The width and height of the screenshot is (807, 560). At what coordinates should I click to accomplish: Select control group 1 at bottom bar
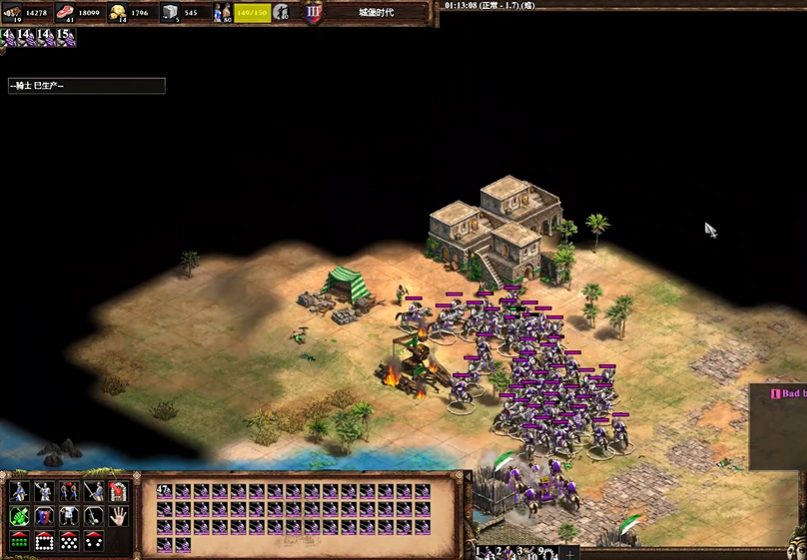click(479, 552)
